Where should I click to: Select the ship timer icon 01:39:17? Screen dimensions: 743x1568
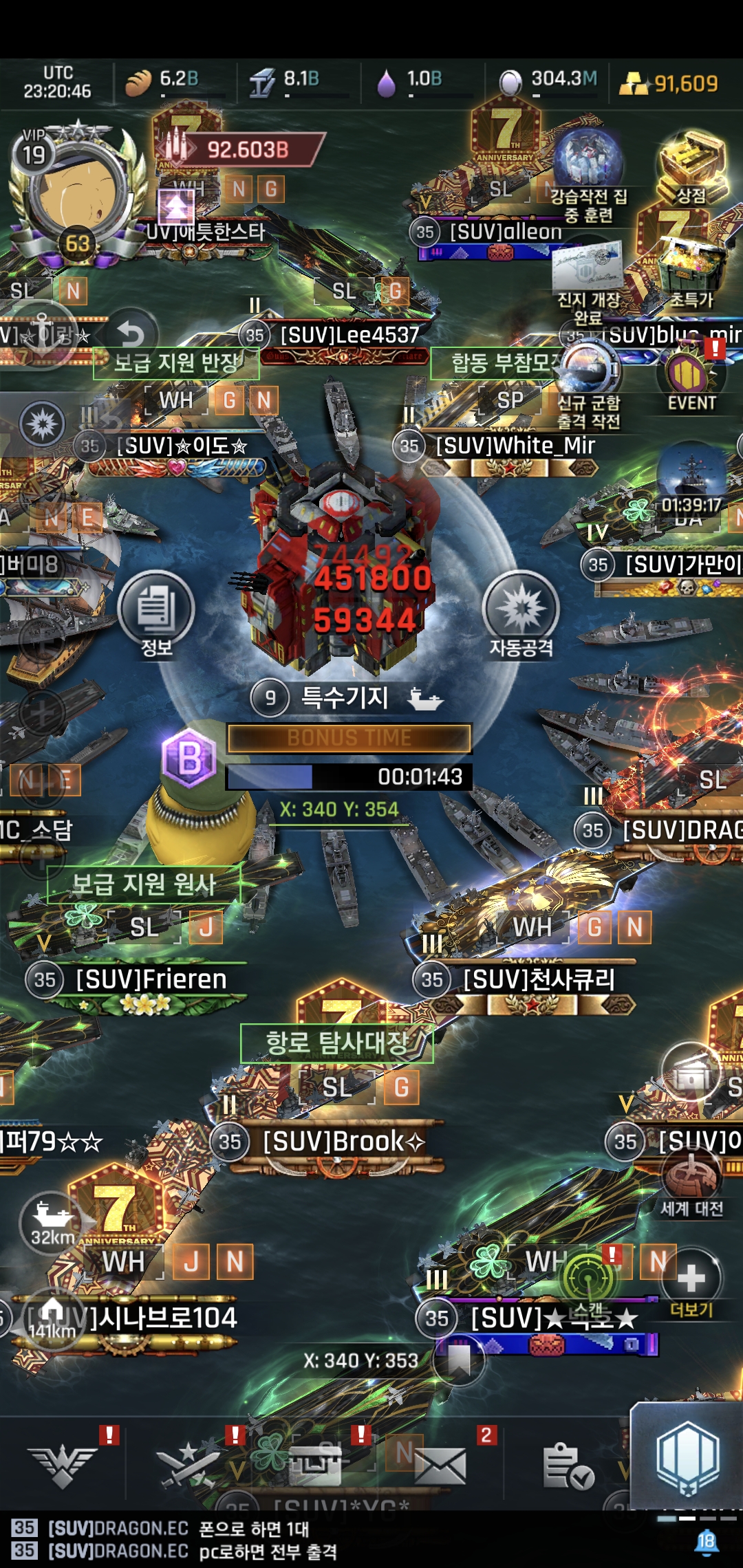coord(691,481)
